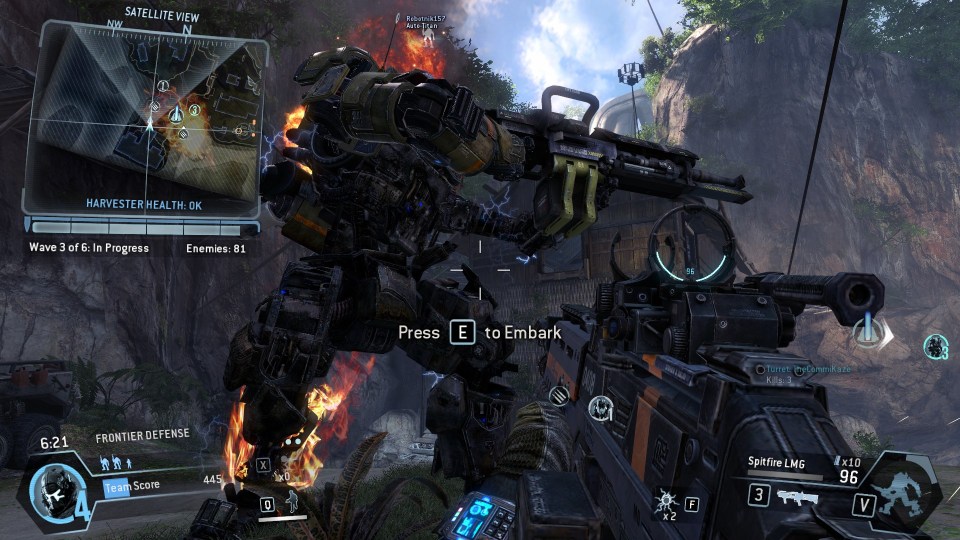
Task: Click the pilot helmet portrait
Action: 48,487
